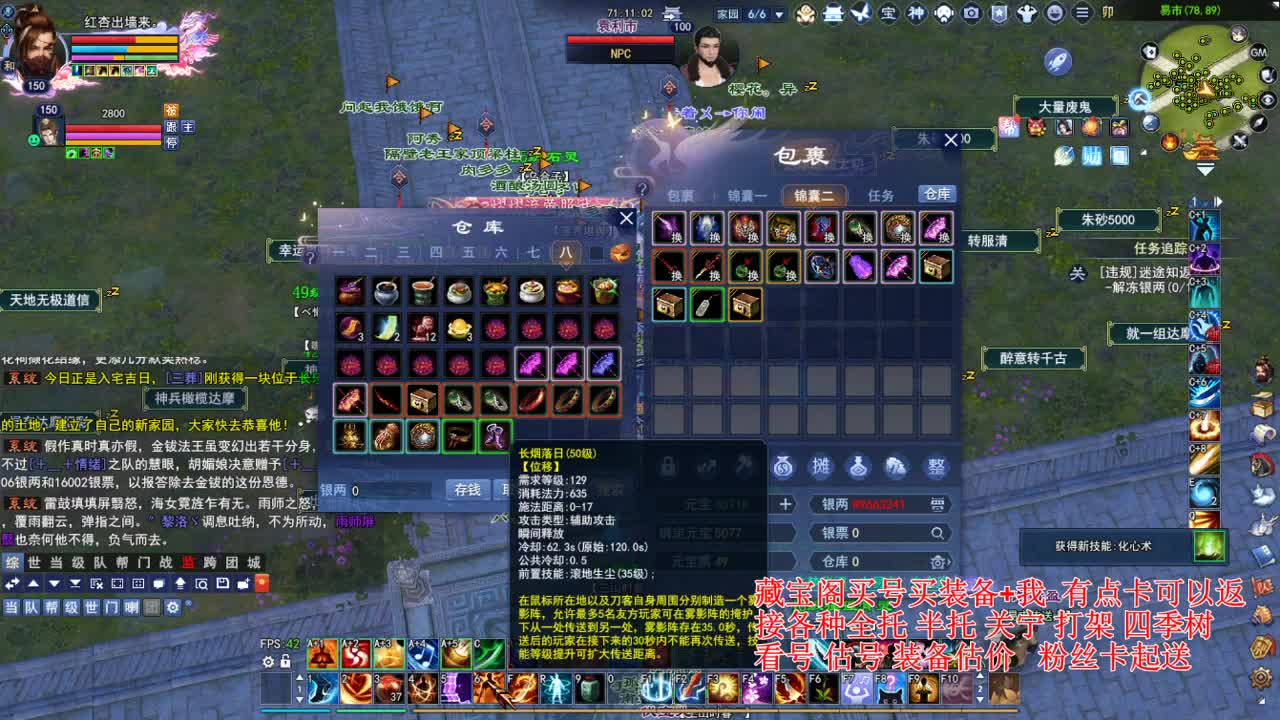
Task: Click the 整 sort-bag icon in the backpack panel
Action: pos(938,466)
